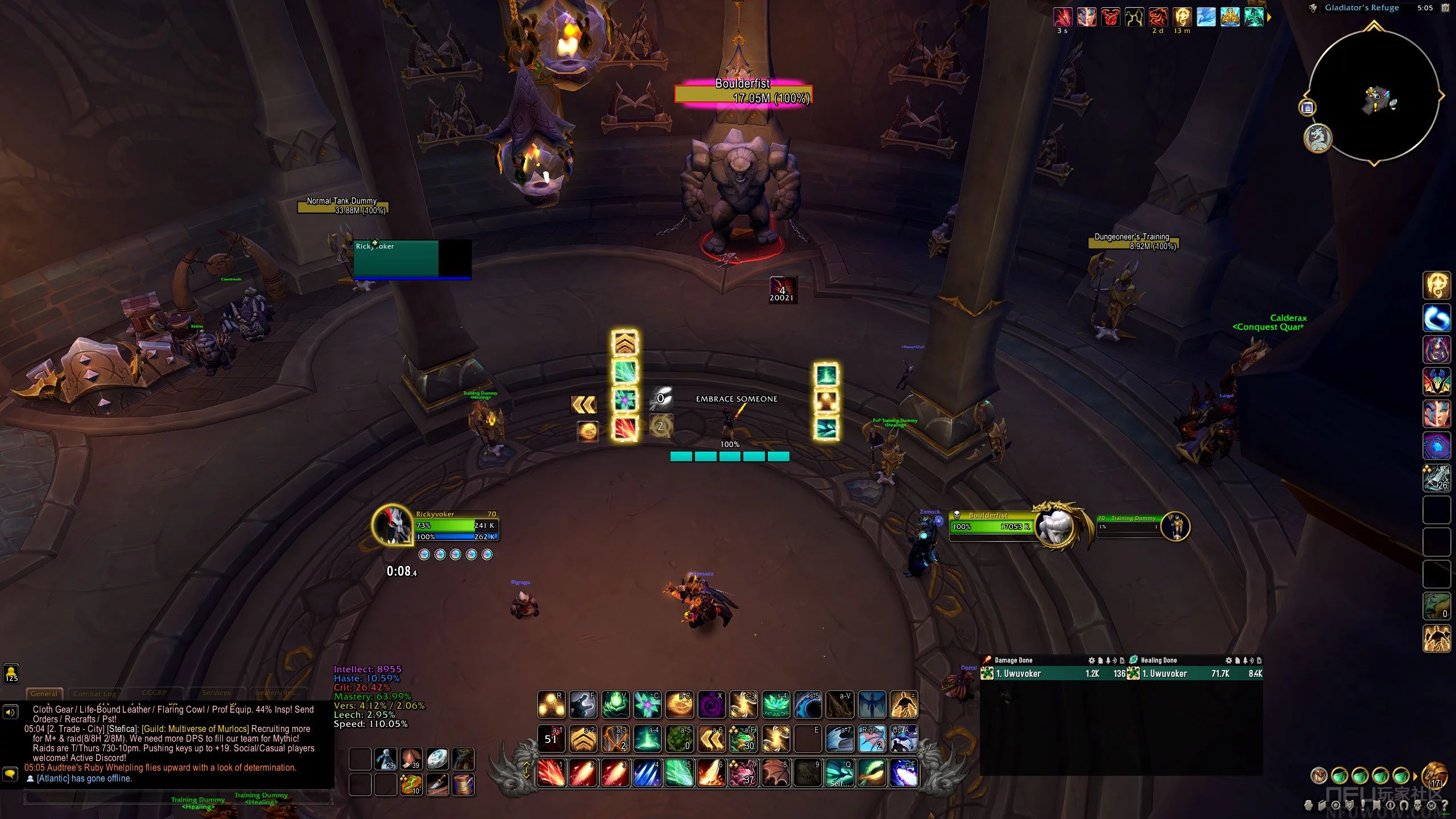Cast the green ability bound to key 5
This screenshot has height=819, width=1456.
tap(679, 772)
